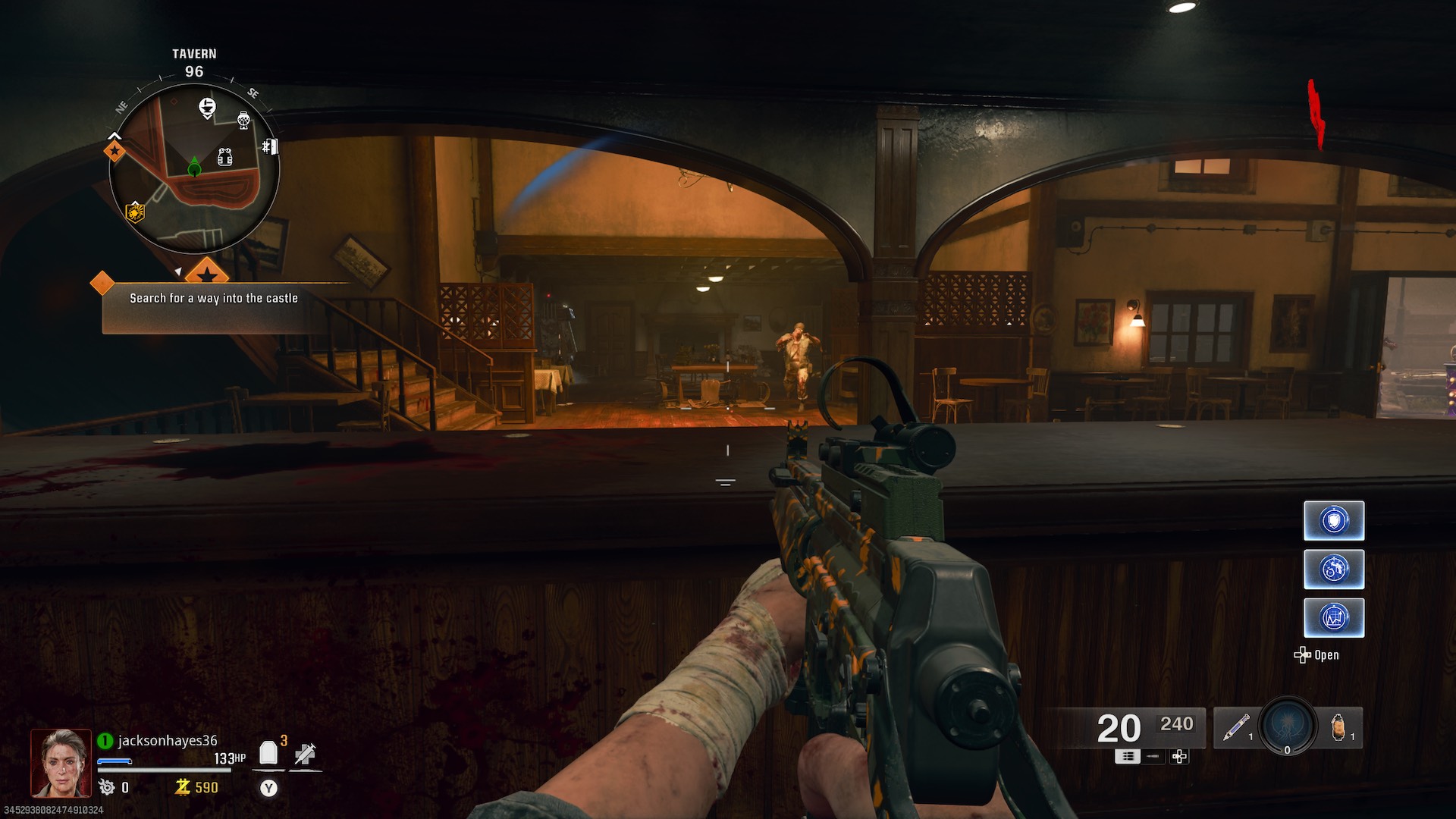
Task: Click the jacksonhayes36 character portrait
Action: tap(61, 763)
